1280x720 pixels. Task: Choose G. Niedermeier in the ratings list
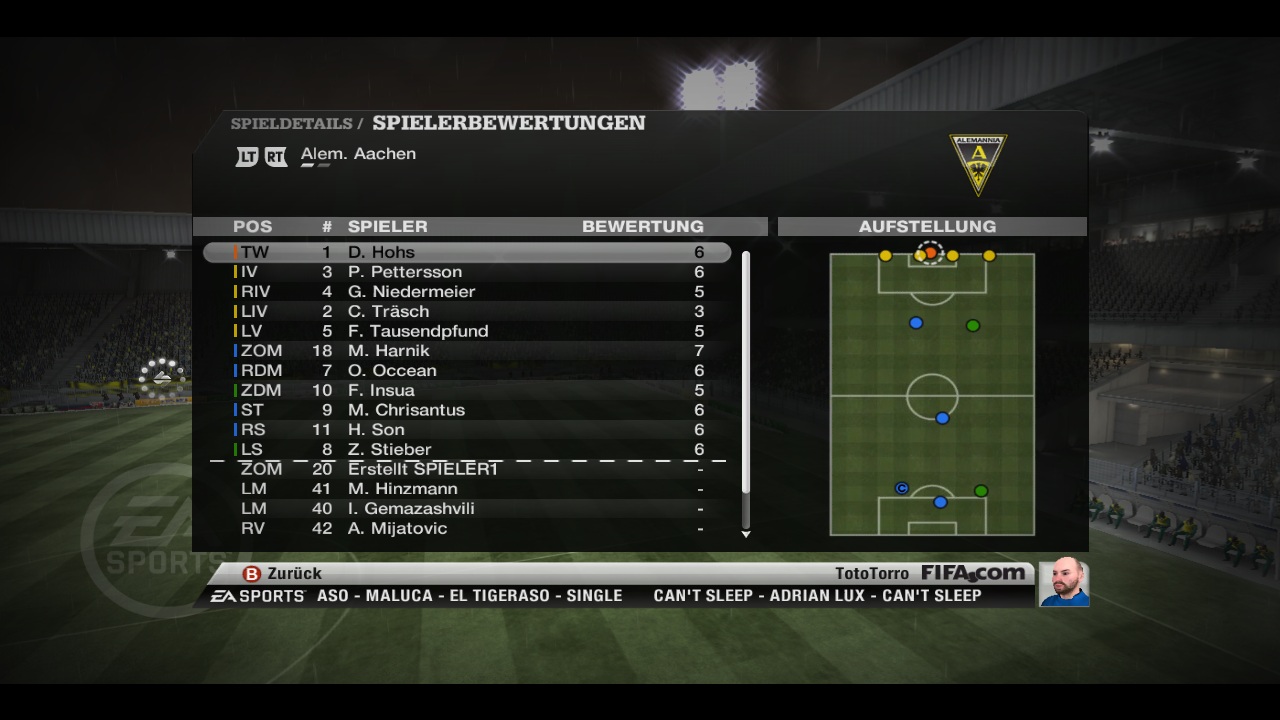(467, 292)
